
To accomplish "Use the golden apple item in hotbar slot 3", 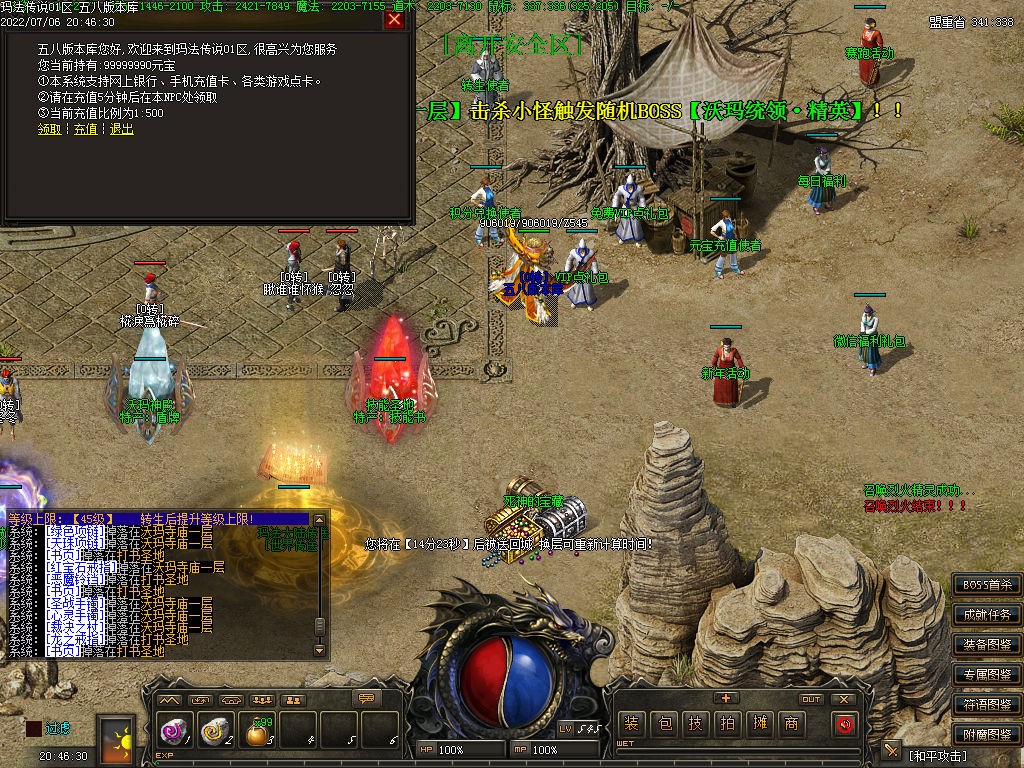I will tap(258, 733).
